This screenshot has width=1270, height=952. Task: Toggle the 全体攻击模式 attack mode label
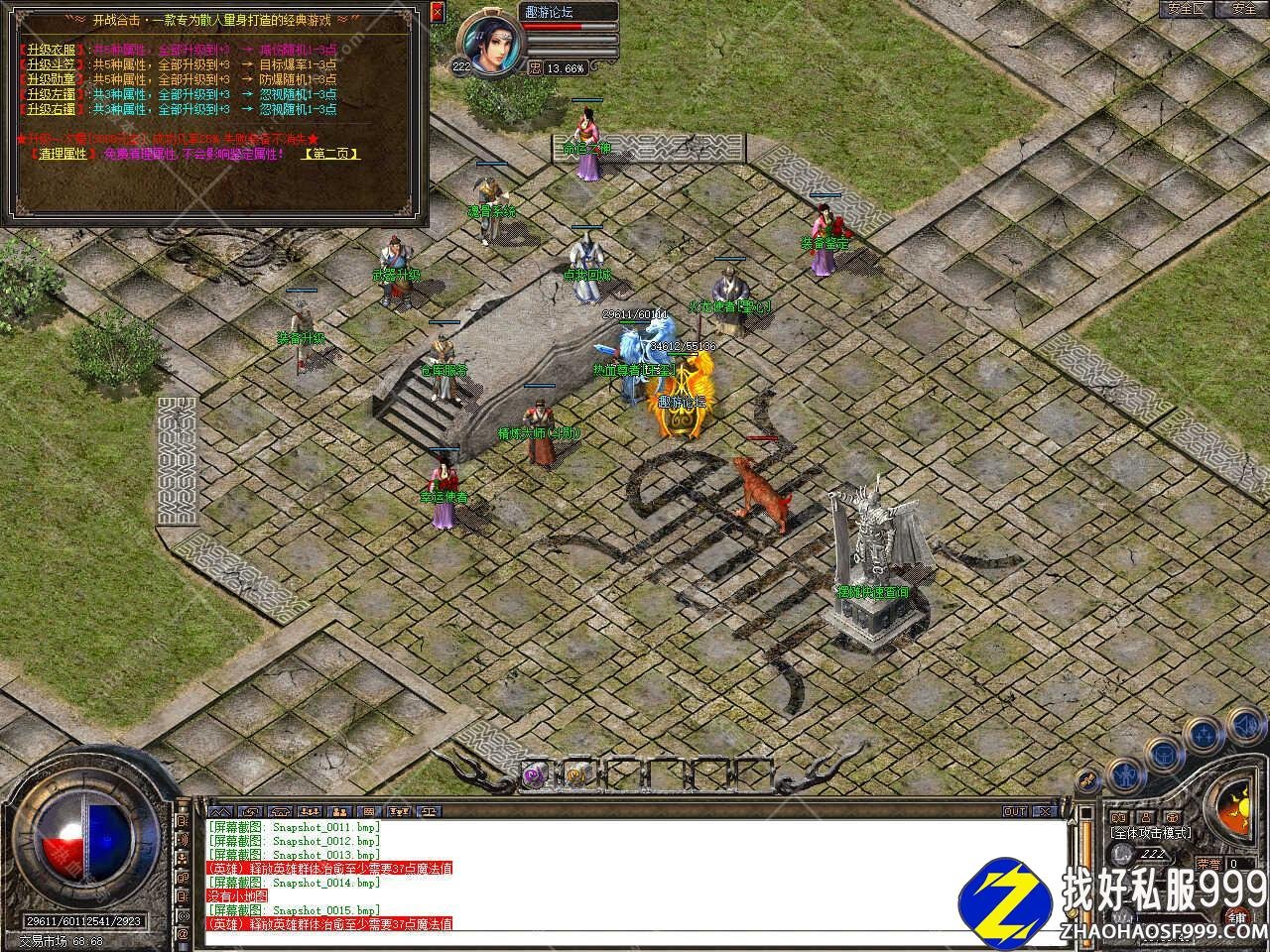(x=1151, y=833)
